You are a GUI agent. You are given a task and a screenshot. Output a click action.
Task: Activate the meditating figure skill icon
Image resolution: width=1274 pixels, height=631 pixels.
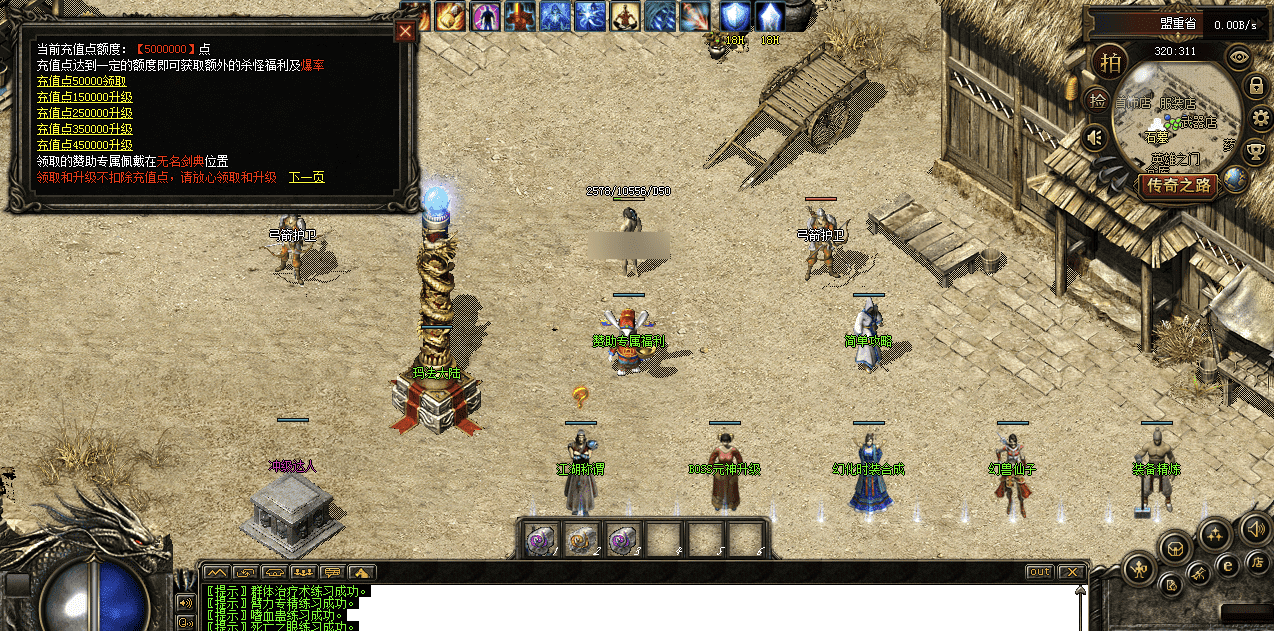coord(626,16)
